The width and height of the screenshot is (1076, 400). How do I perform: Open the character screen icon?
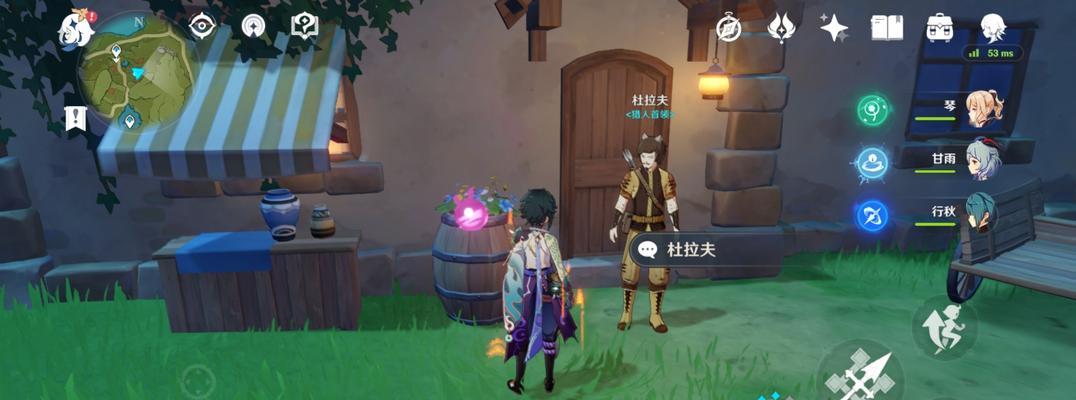click(991, 28)
